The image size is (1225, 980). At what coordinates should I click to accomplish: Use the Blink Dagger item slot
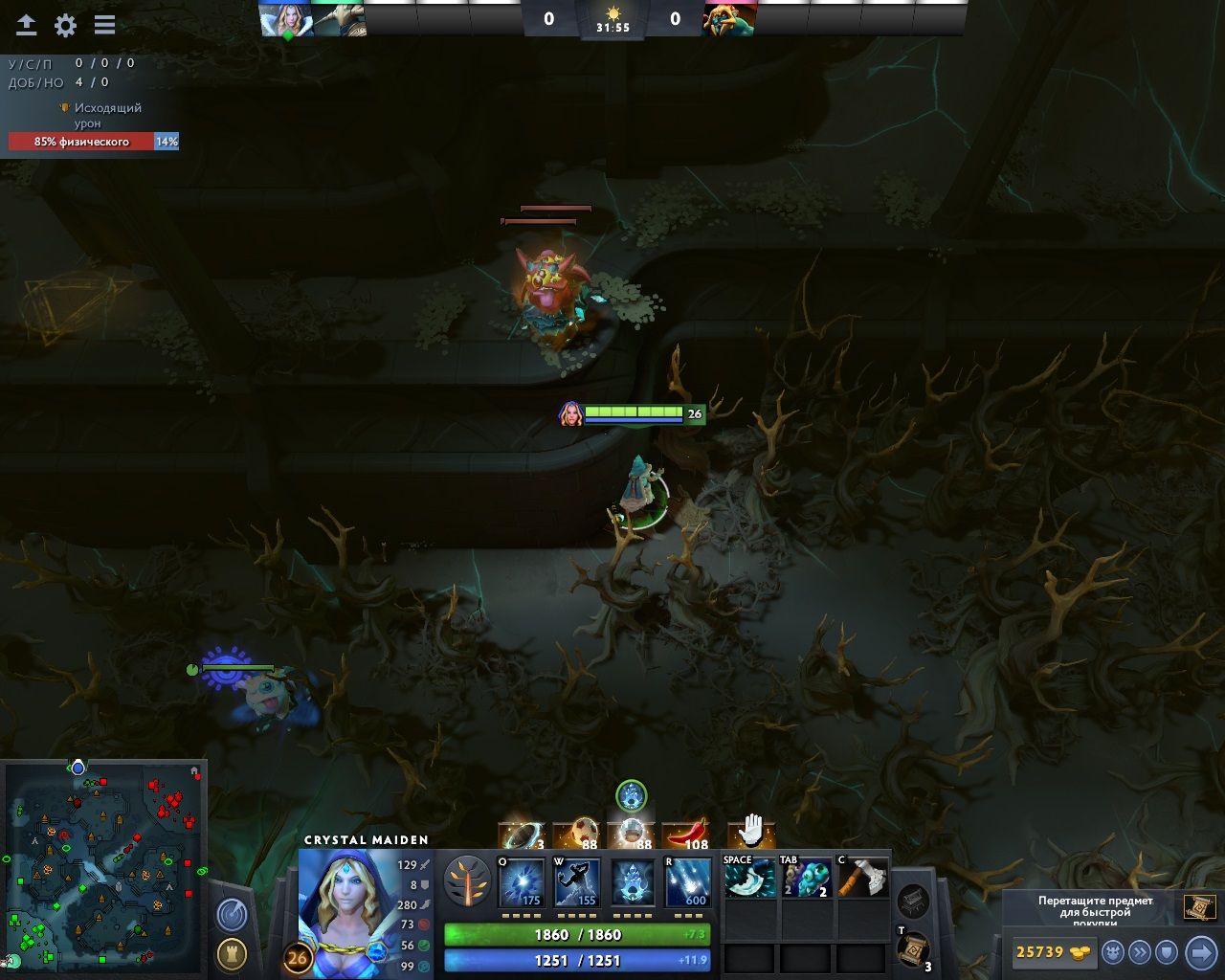pos(749,878)
